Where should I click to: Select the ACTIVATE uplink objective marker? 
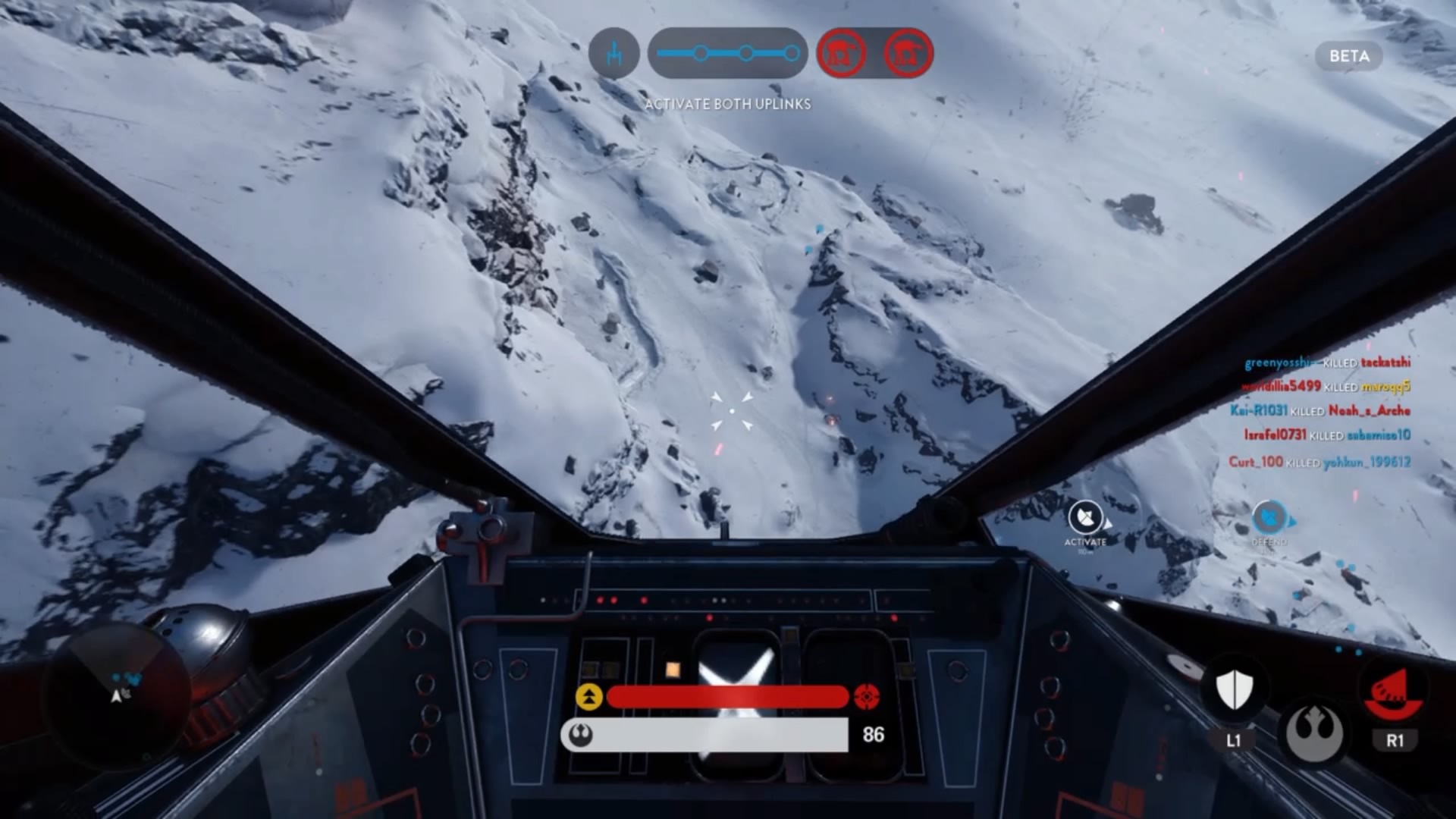pyautogui.click(x=1085, y=519)
